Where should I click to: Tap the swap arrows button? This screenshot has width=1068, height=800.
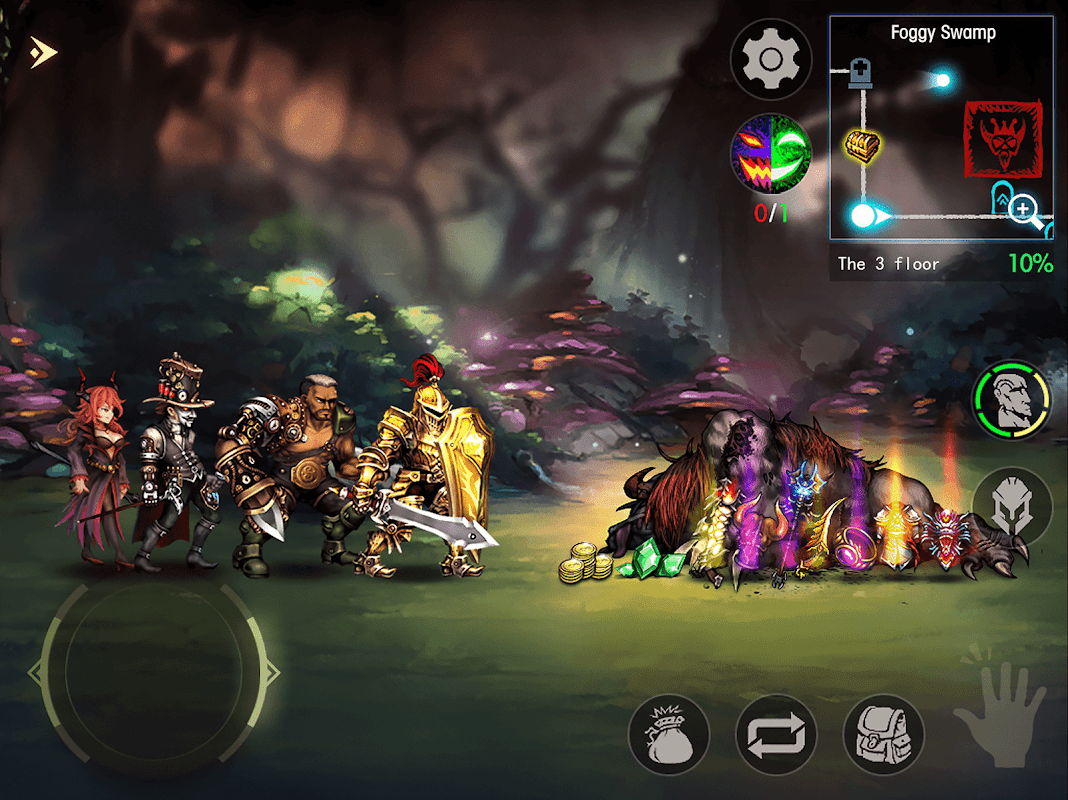(776, 735)
